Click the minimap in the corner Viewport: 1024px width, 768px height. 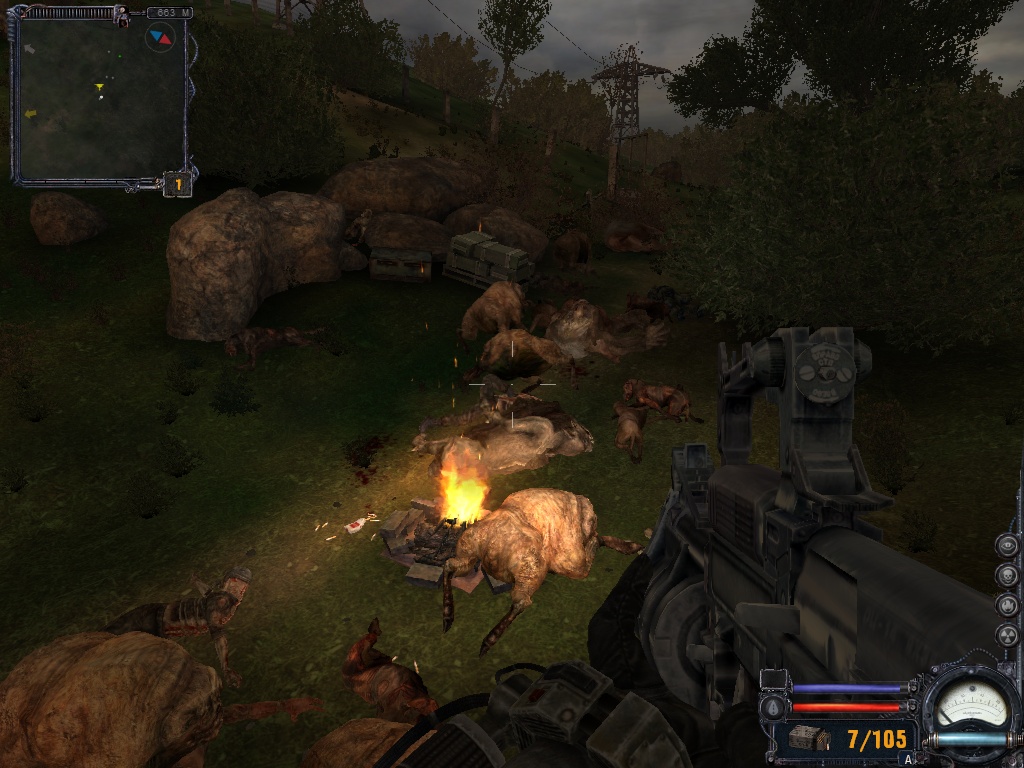(x=100, y=100)
